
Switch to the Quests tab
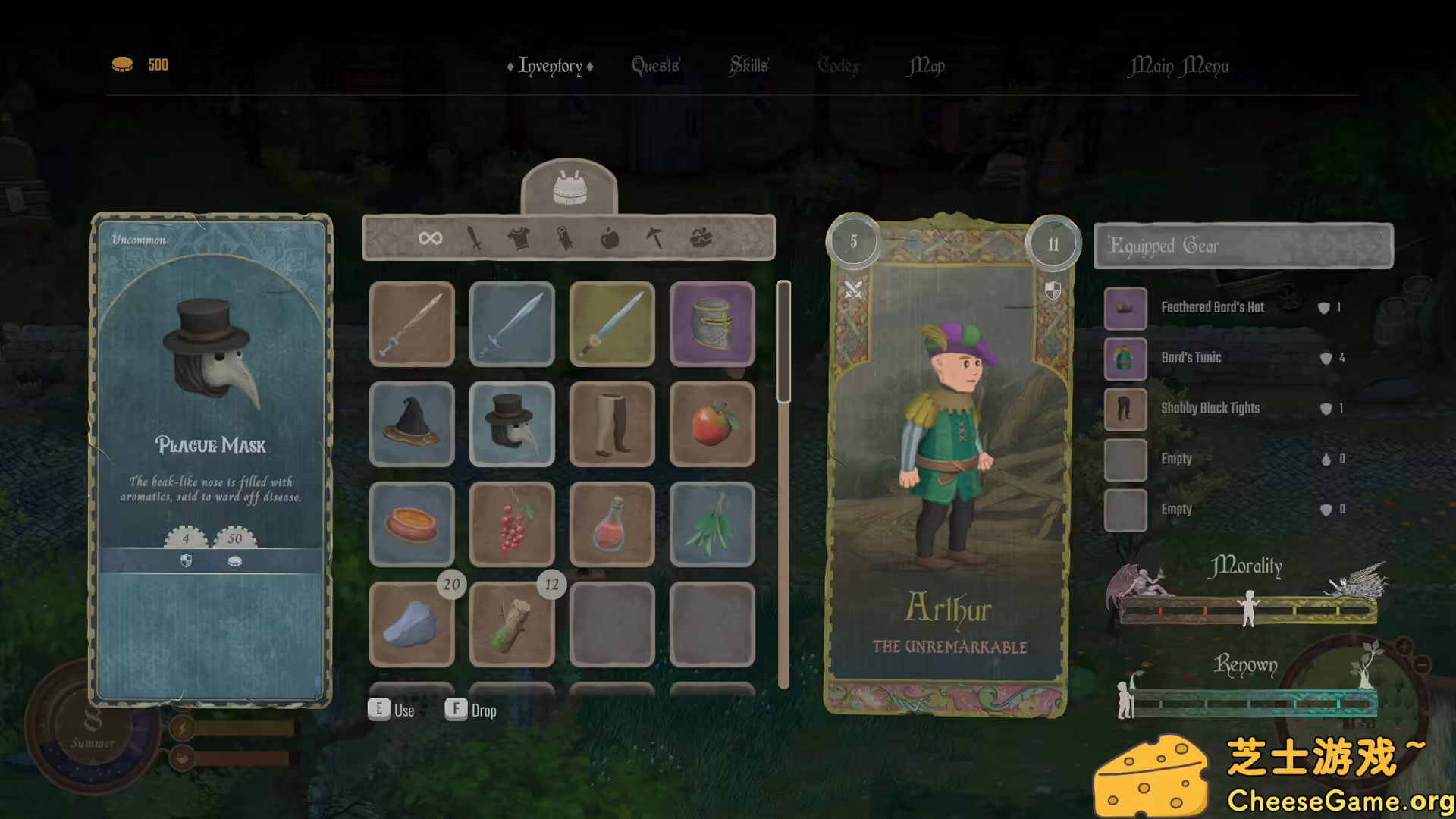(654, 66)
